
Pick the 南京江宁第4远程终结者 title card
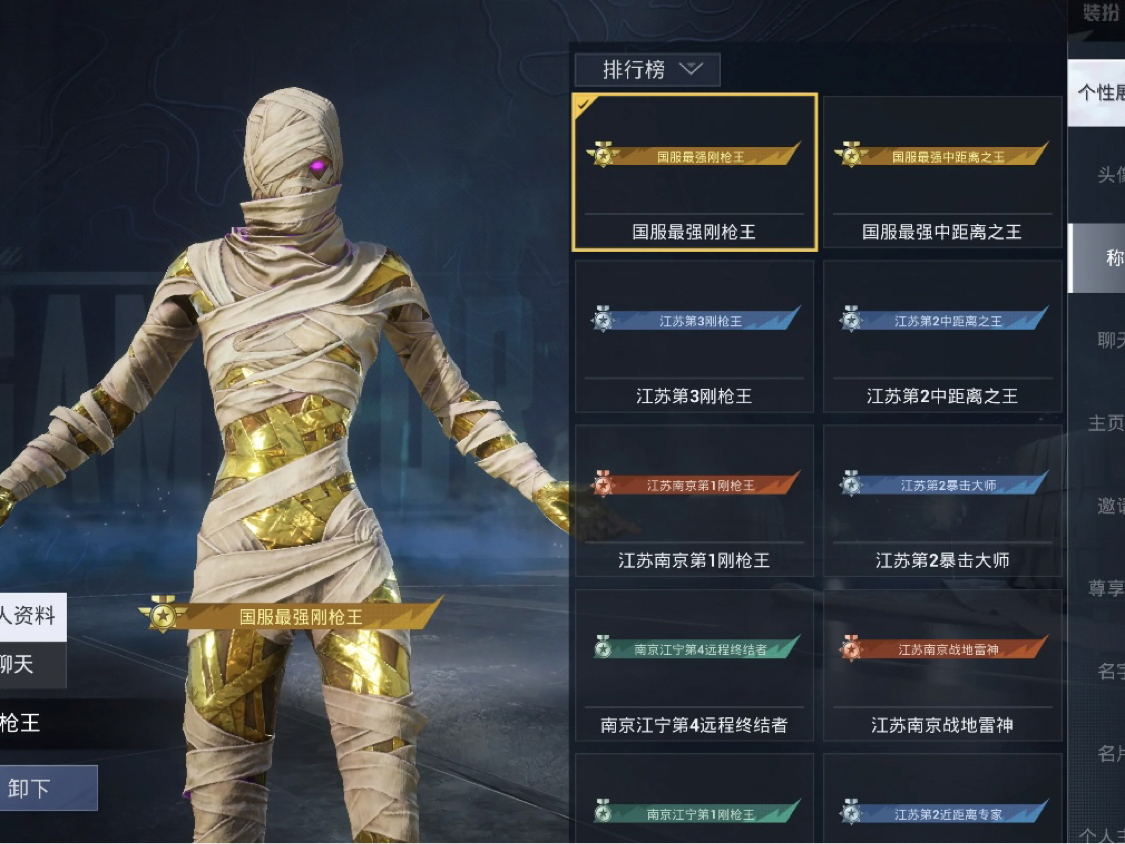pos(694,665)
